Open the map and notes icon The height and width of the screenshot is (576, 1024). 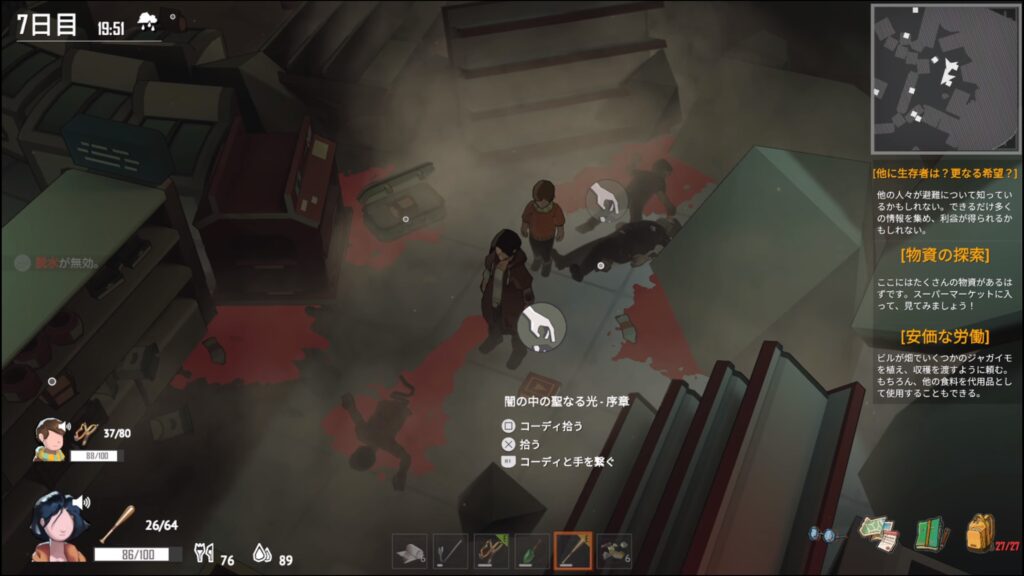877,532
